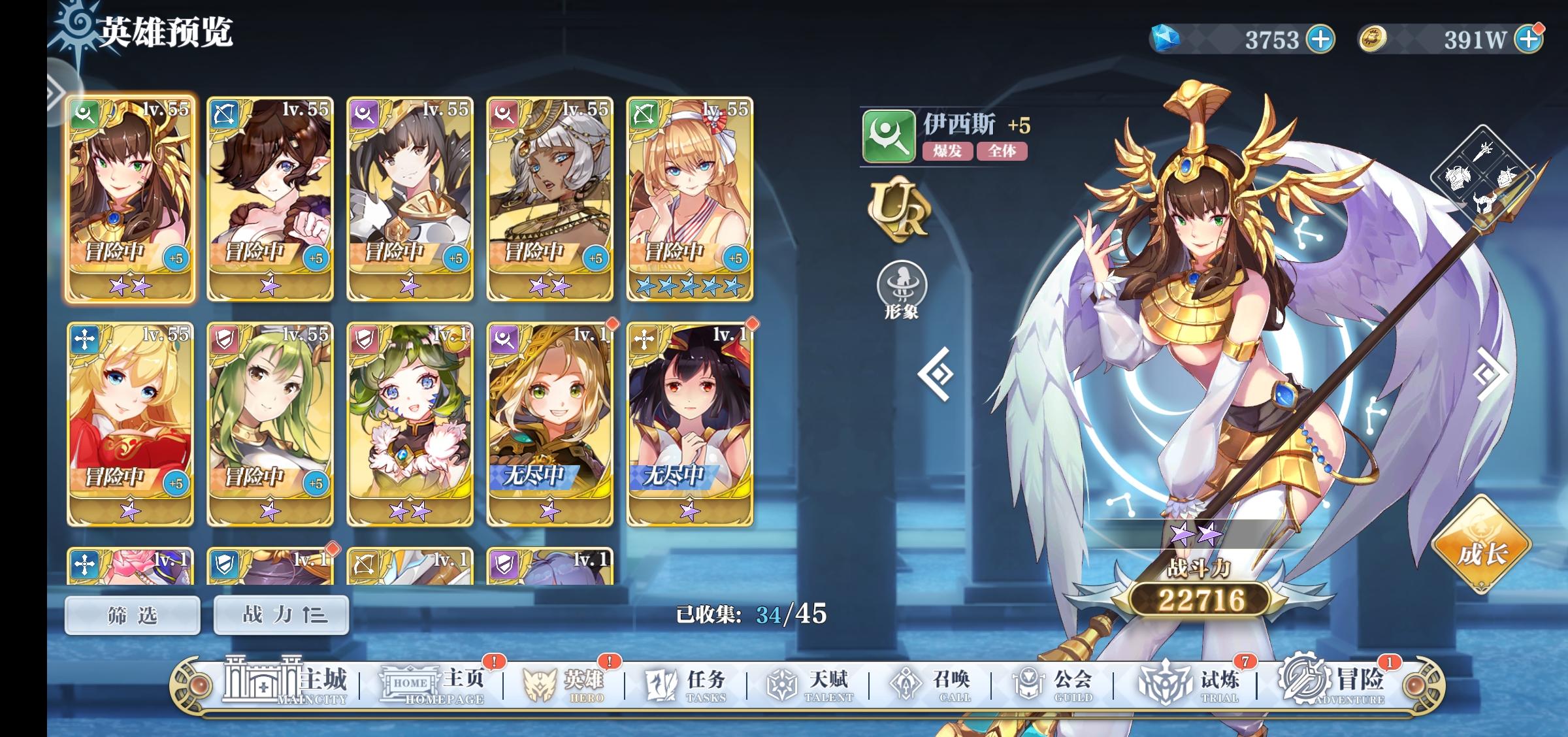Select the helmet slot in the equipment grid
Viewport: 1568px width, 737px height.
click(x=1484, y=201)
